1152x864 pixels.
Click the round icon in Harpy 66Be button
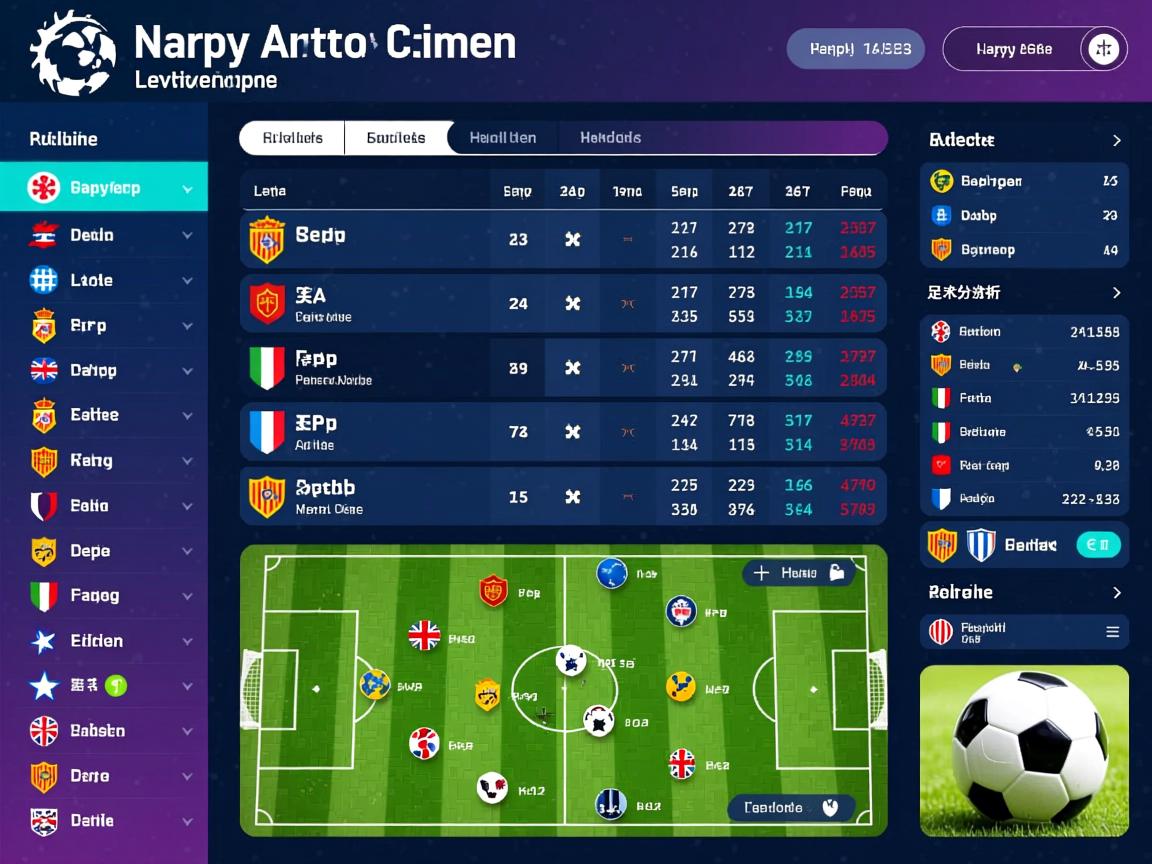(x=1103, y=49)
